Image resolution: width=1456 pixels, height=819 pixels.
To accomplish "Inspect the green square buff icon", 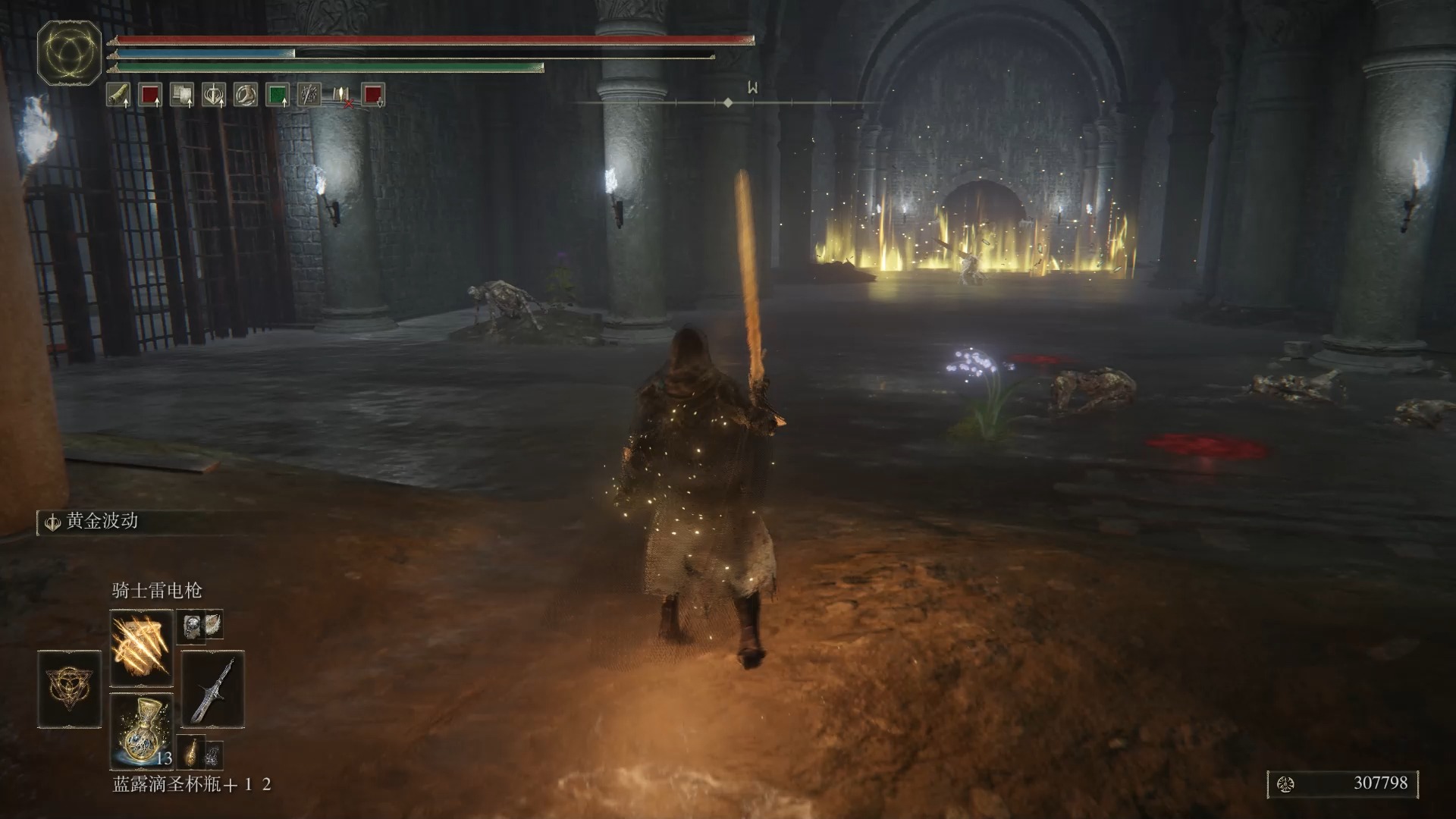I will [x=278, y=95].
